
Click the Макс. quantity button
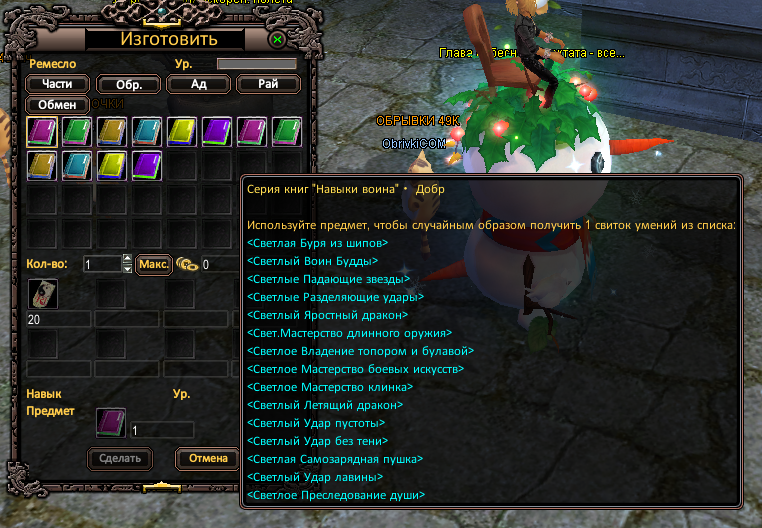tap(153, 264)
